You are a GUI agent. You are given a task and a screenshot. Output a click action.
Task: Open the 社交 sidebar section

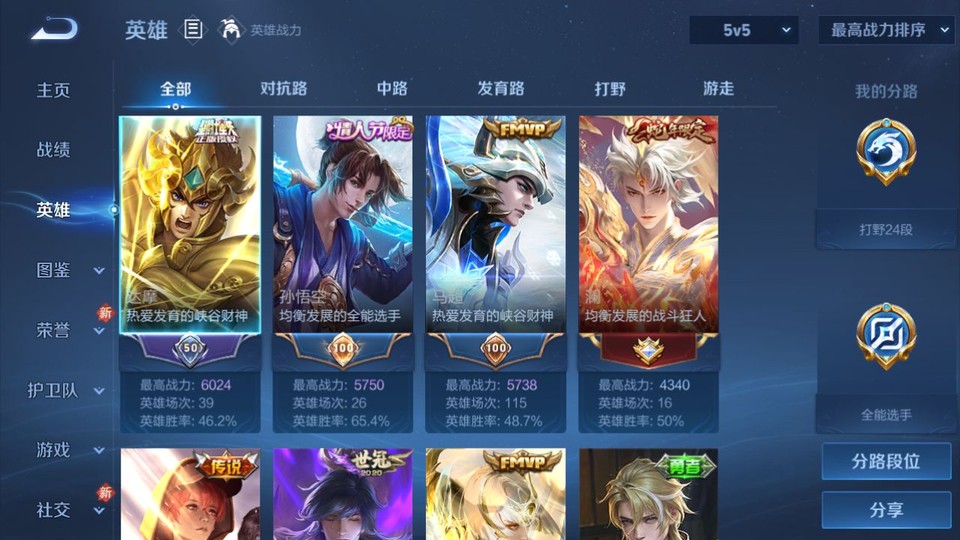66,510
